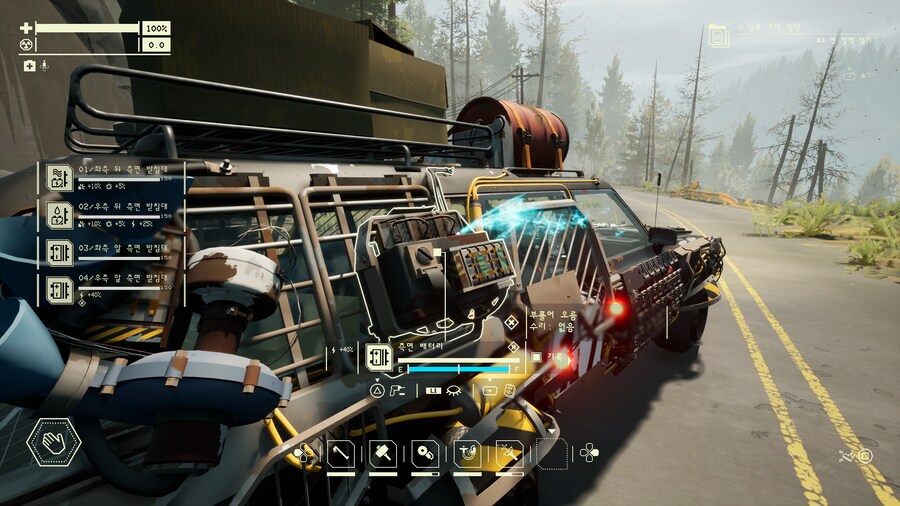
Task: Click the clipboard icon under battery panel
Action: (x=509, y=390)
